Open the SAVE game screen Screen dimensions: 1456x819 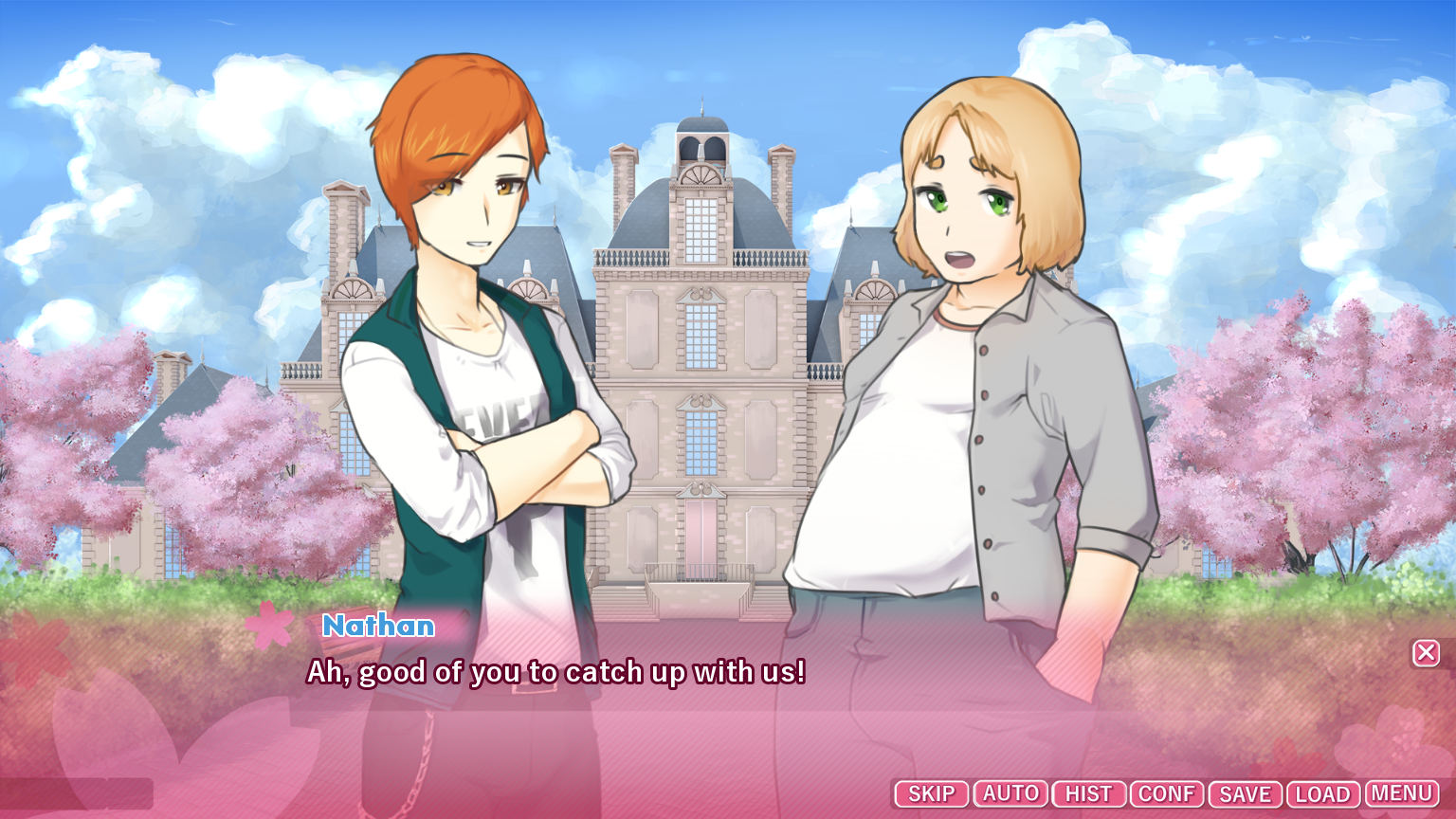tap(1245, 793)
